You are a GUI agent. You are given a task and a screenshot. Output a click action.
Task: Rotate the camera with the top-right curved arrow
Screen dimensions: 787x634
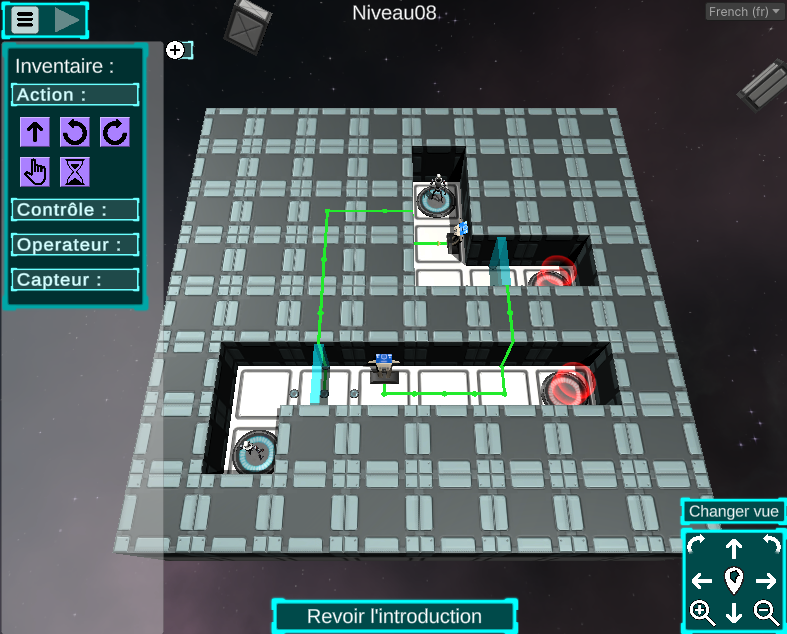pyautogui.click(x=768, y=545)
